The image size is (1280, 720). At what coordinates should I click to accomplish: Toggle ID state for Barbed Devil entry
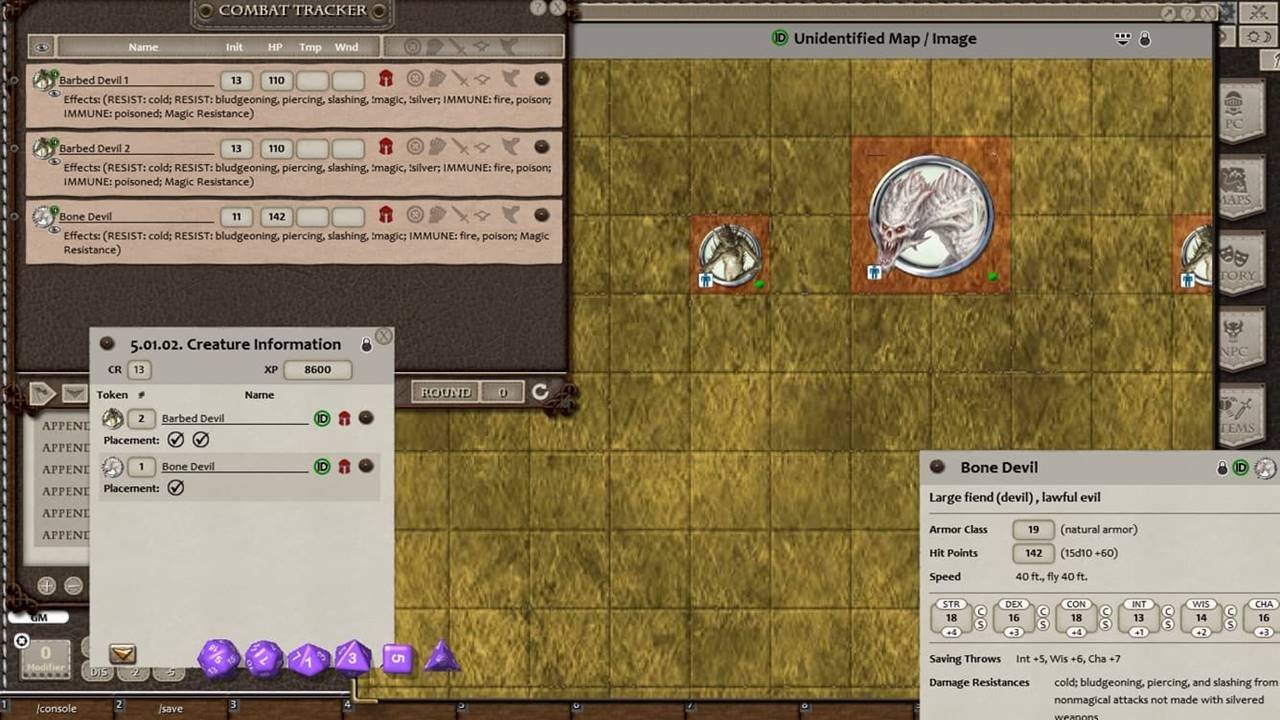click(322, 418)
